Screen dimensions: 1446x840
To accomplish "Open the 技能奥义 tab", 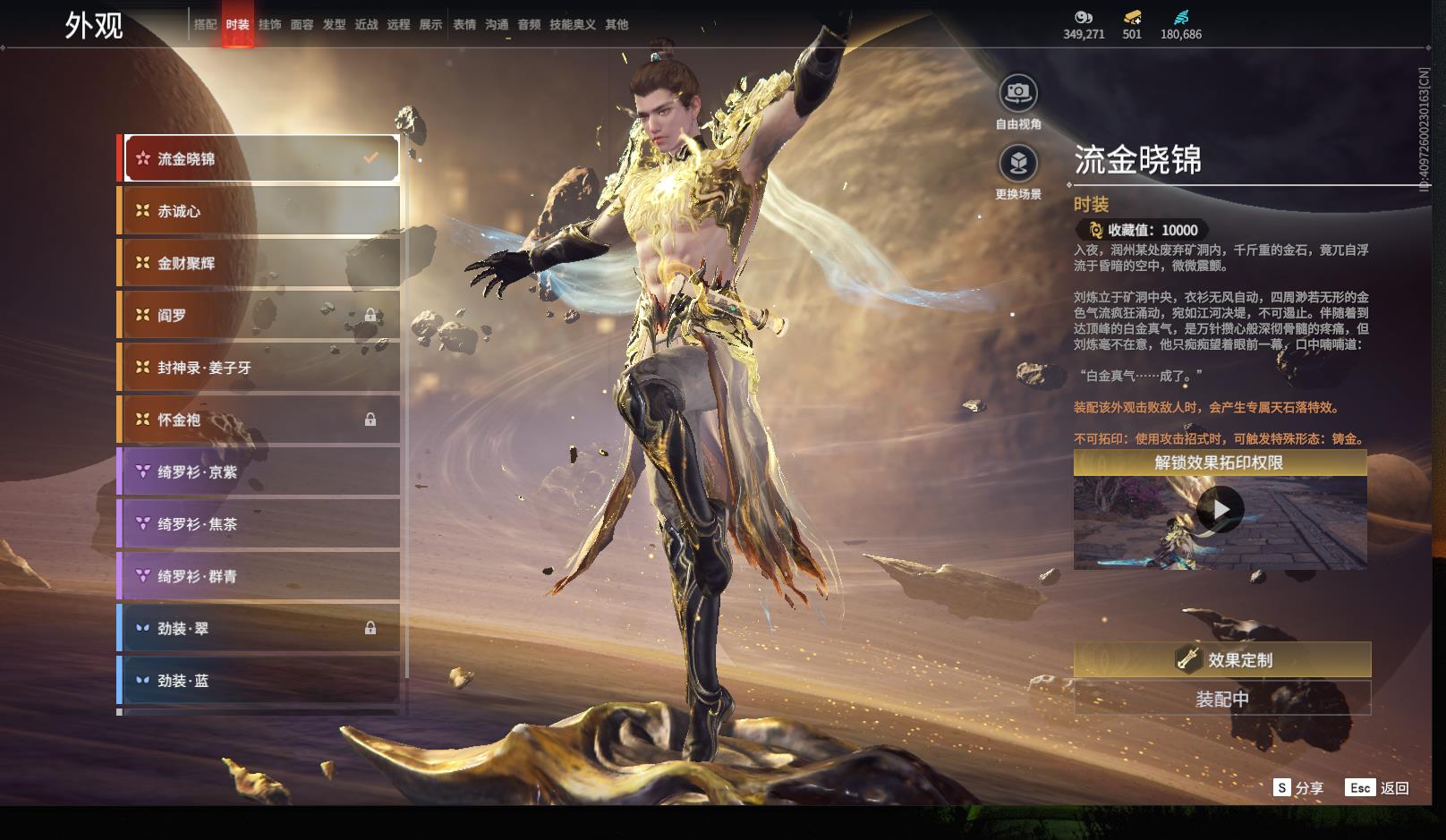I will click(572, 25).
